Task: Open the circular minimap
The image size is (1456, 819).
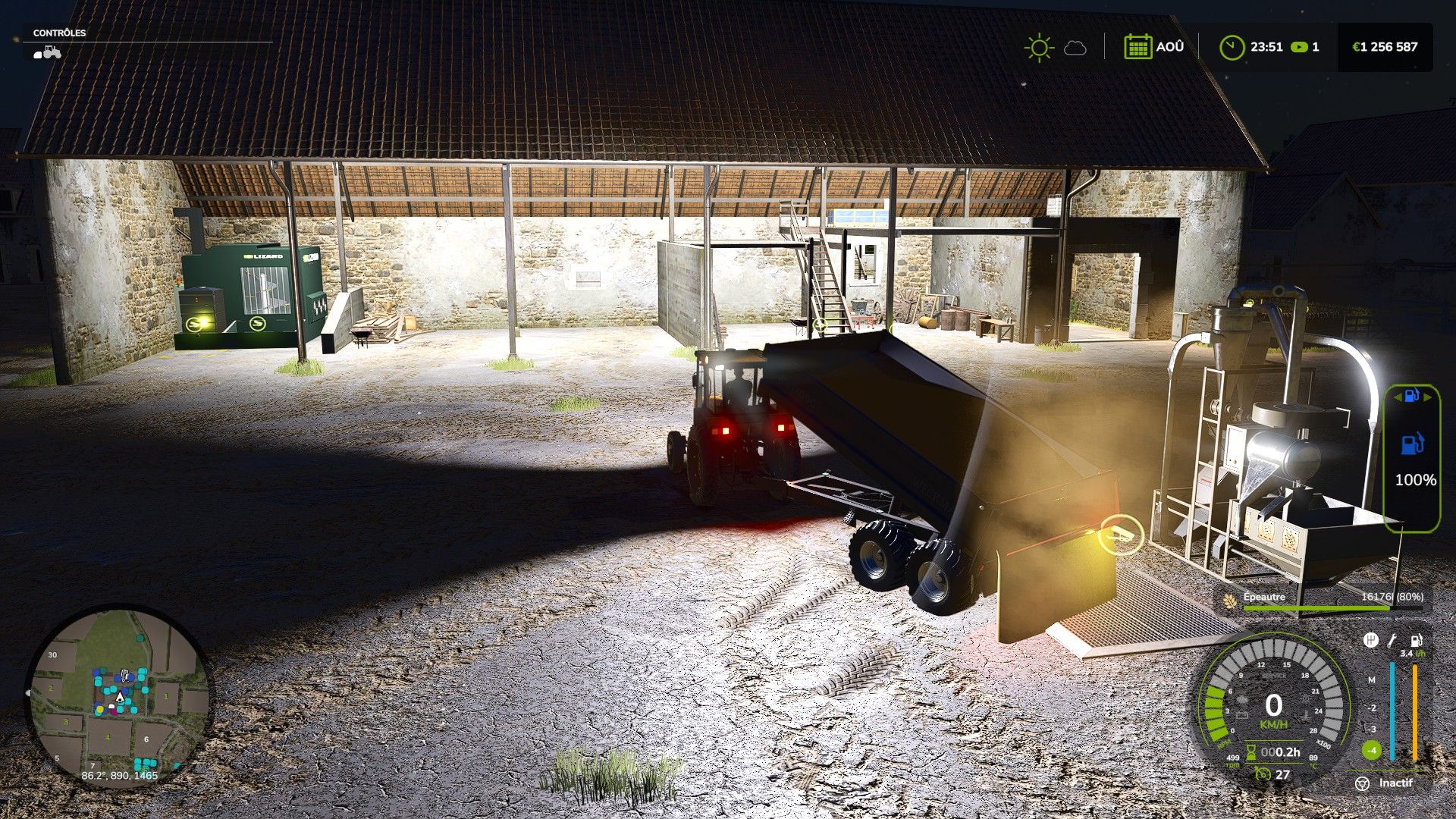Action: (x=119, y=694)
